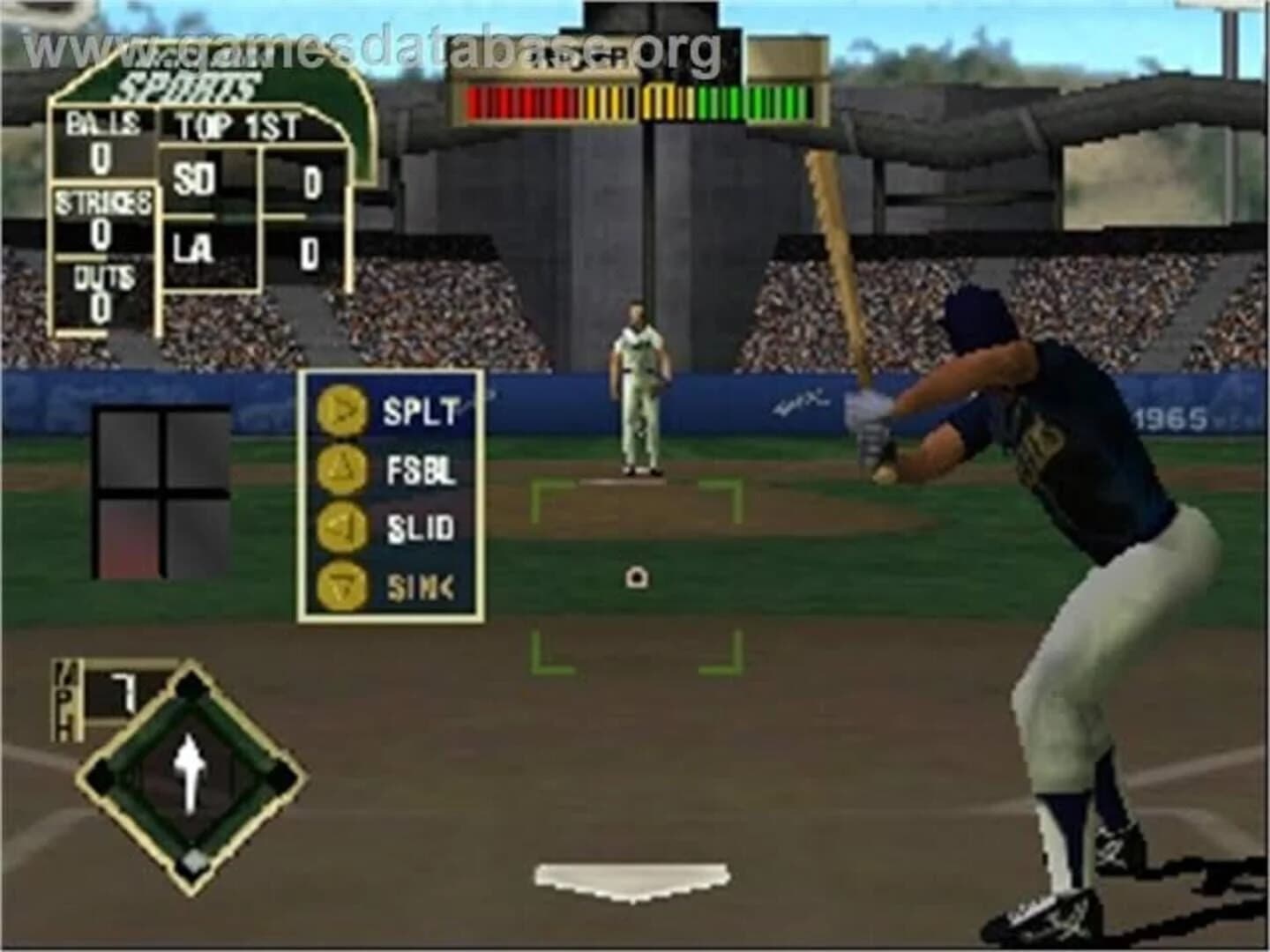Toggle the top-left quadrant of the strike zone
The image size is (1270, 952).
(131, 449)
